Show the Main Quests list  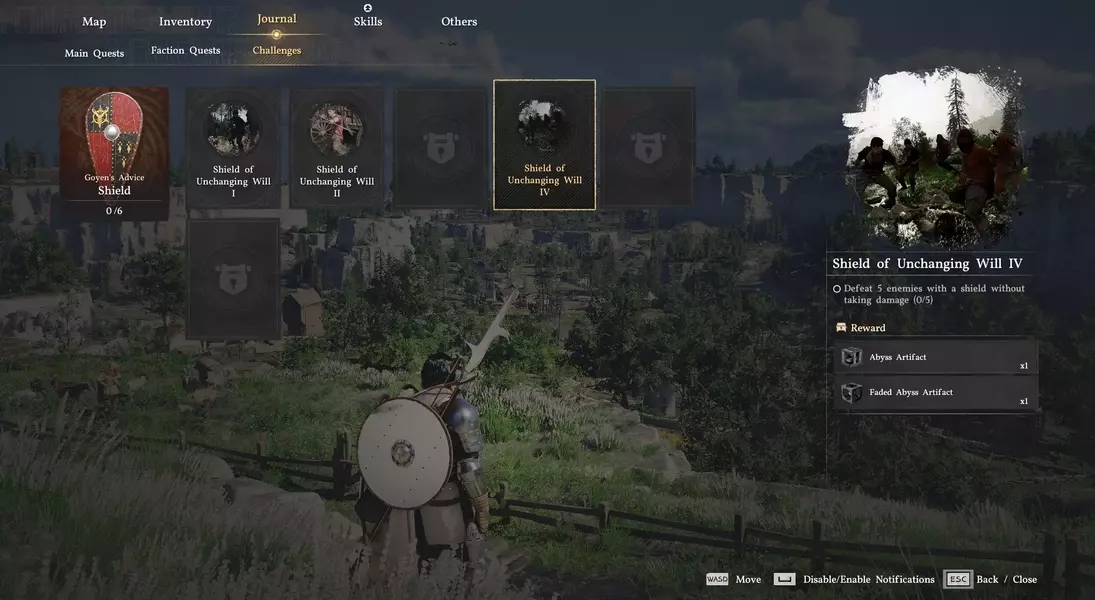click(94, 53)
